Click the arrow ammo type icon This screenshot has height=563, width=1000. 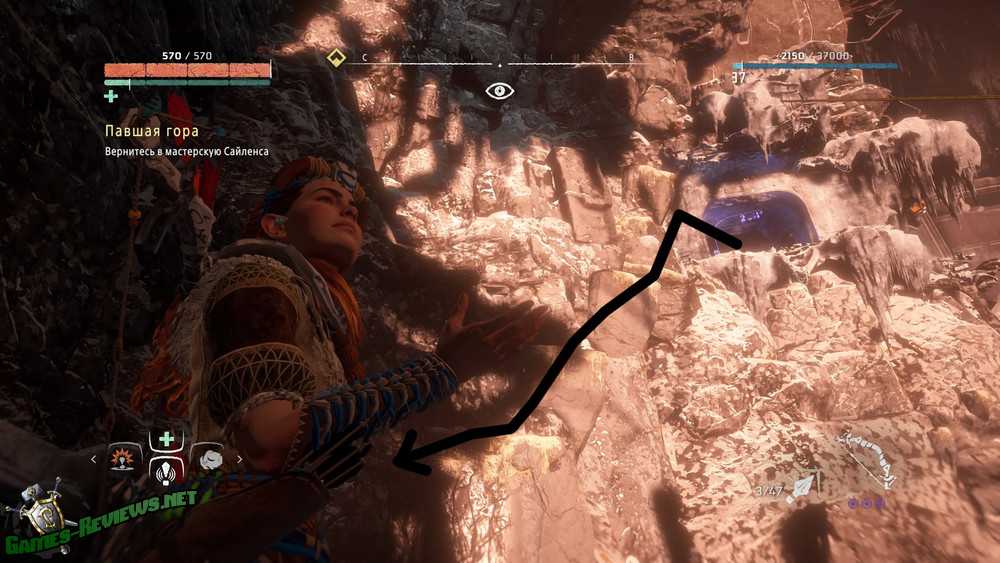(803, 489)
